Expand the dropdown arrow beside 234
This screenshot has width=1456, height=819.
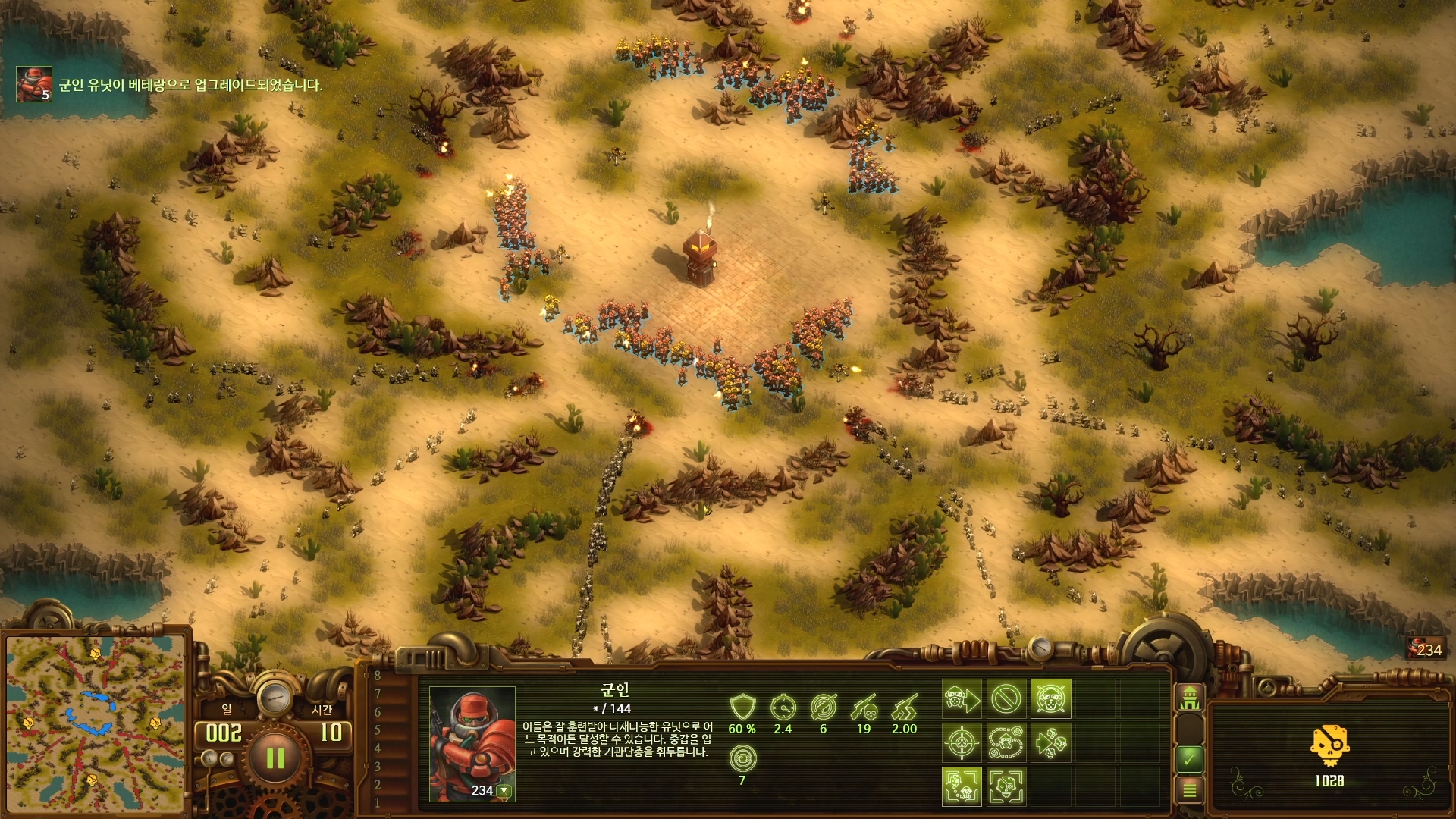(x=504, y=791)
